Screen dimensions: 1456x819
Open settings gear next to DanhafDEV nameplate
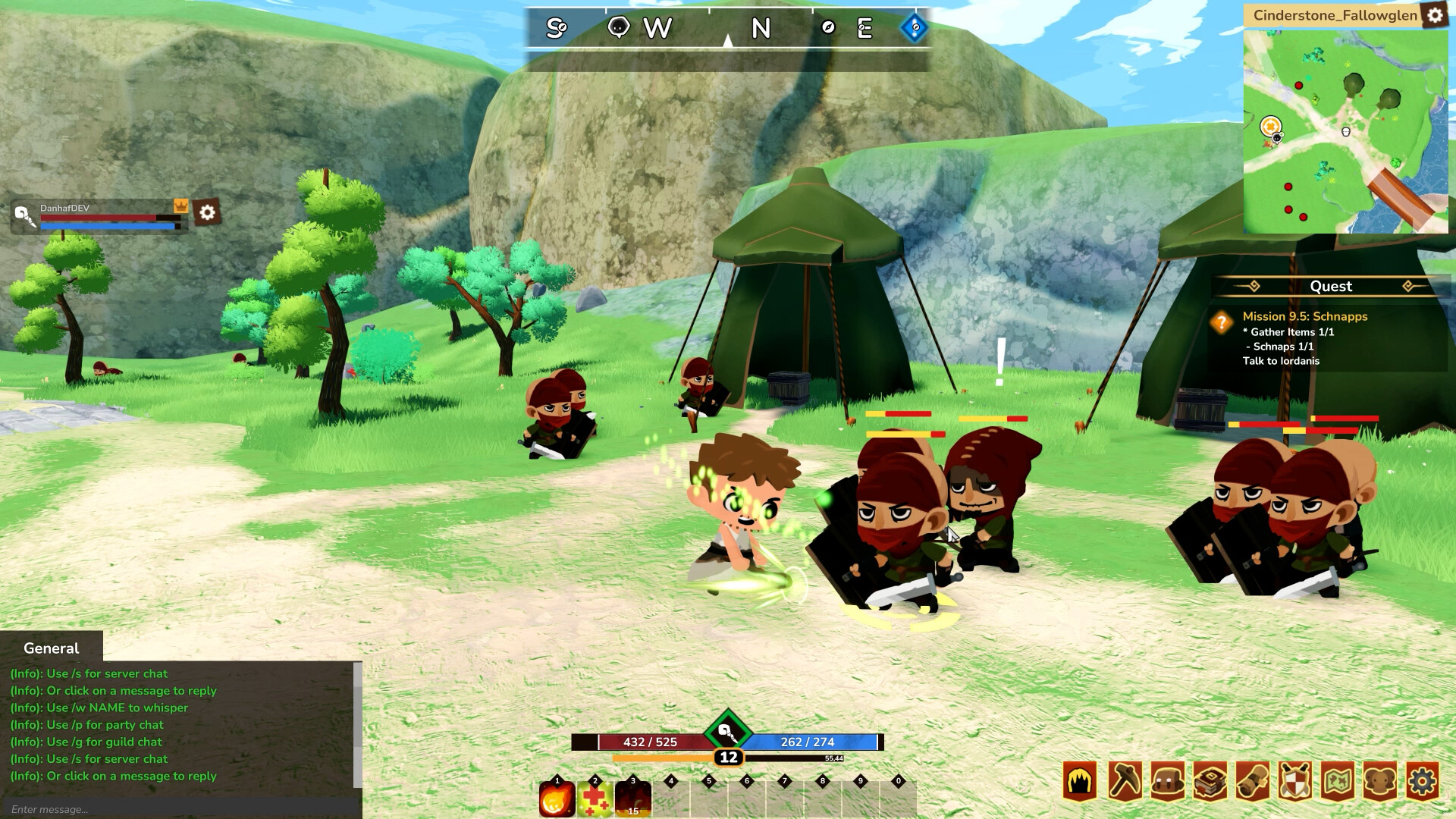(206, 212)
